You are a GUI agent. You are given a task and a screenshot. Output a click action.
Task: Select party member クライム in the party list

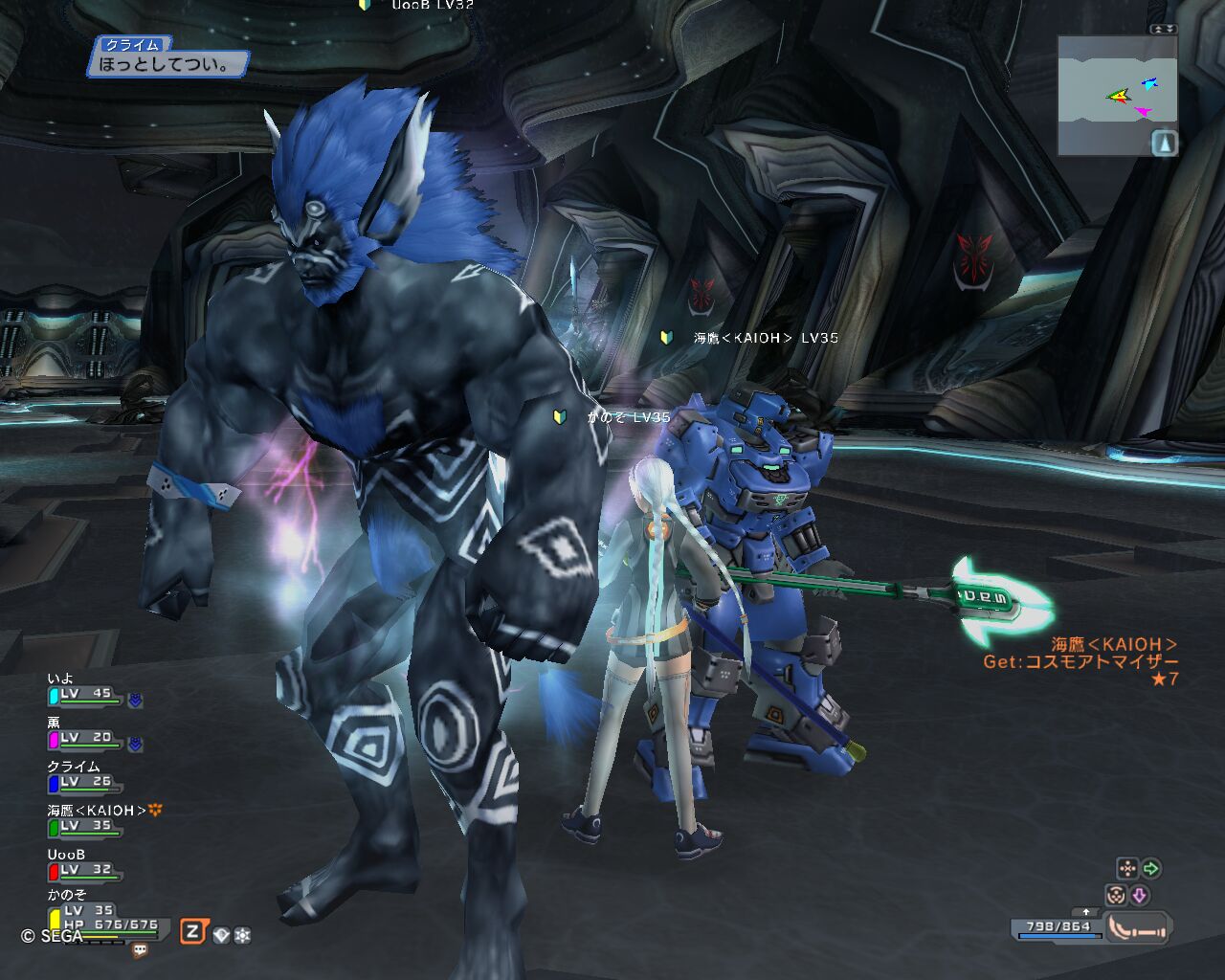(84, 781)
